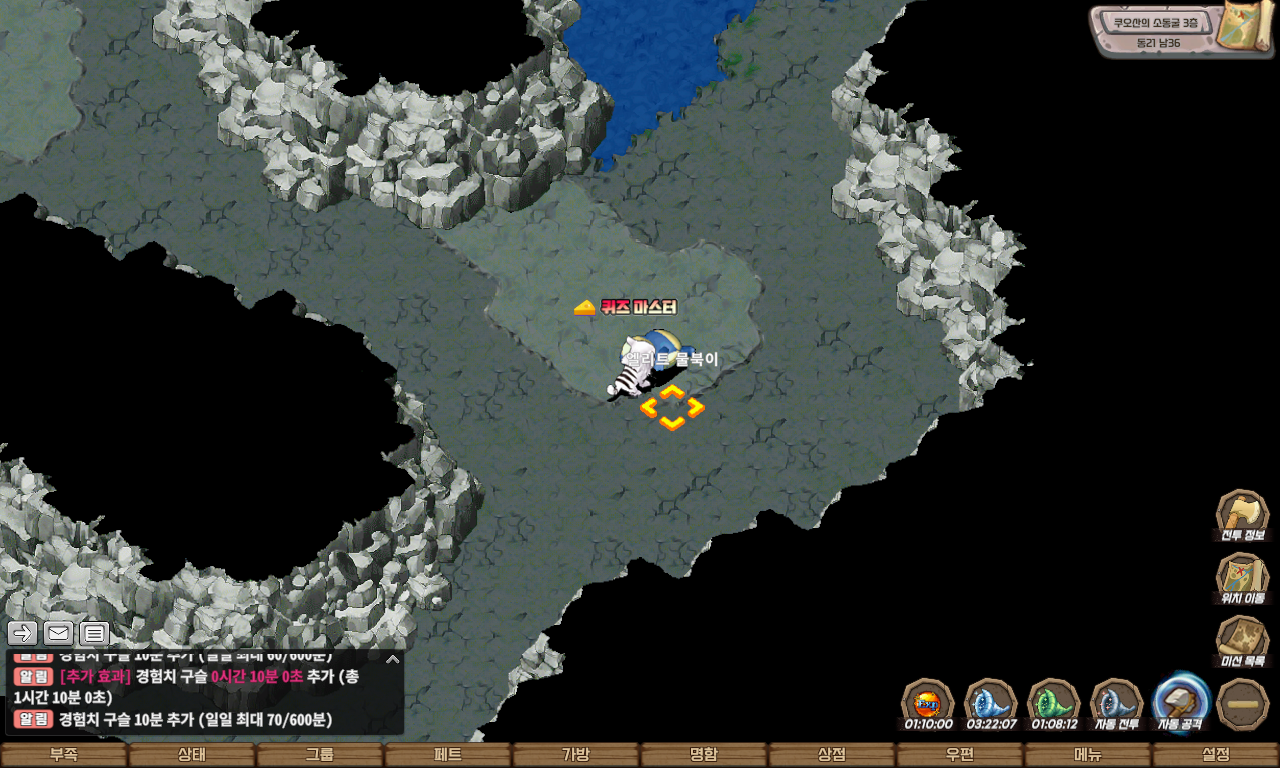Toggle the 자동 전투 horn icon
Screen dimensions: 1280x768
pyautogui.click(x=1117, y=702)
